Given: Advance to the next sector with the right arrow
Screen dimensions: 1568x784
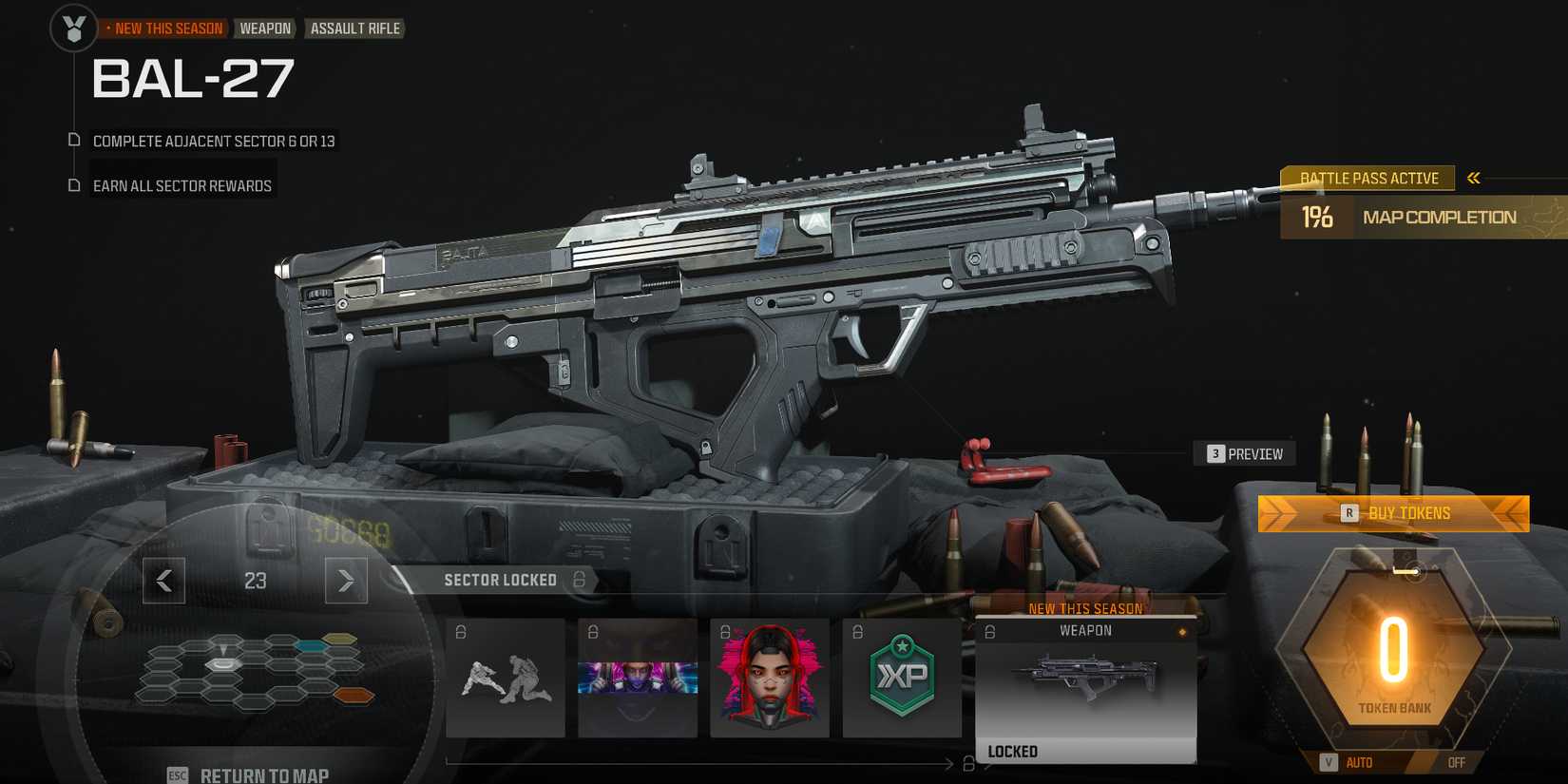Looking at the screenshot, I should click(346, 581).
